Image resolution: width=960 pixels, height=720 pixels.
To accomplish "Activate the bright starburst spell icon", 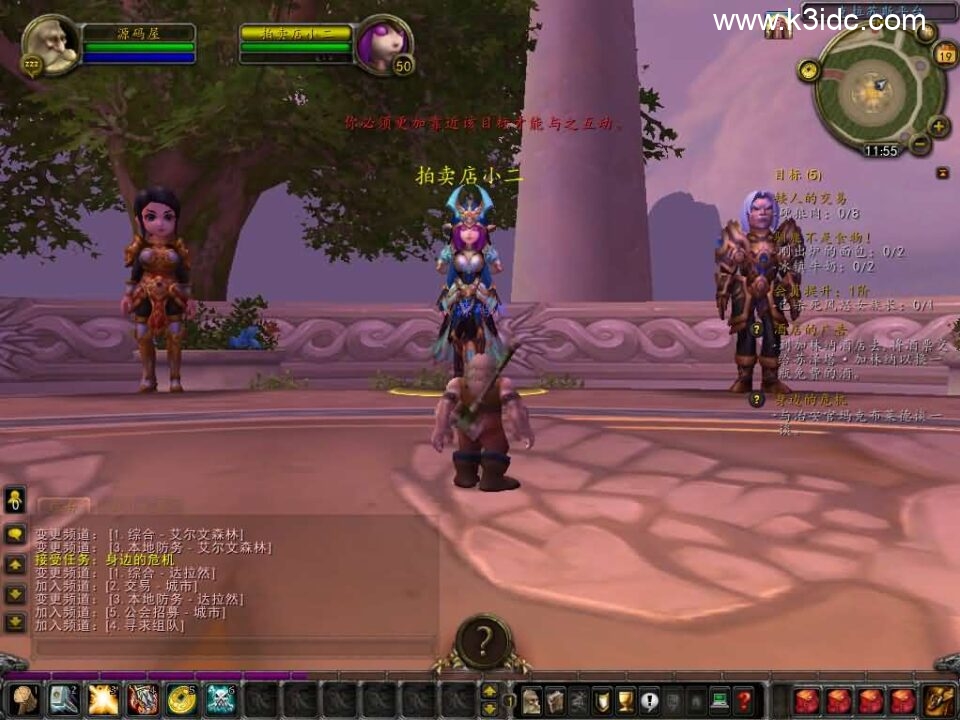I will (x=103, y=700).
